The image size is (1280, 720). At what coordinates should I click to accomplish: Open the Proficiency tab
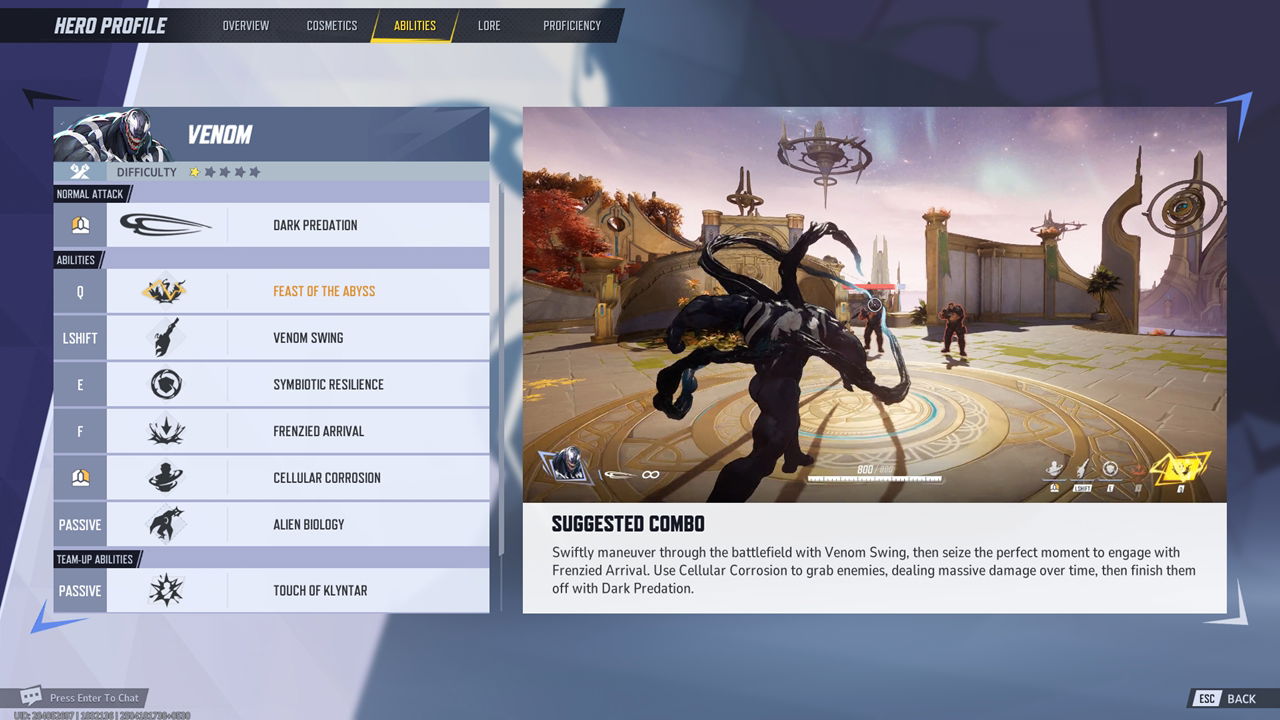pyautogui.click(x=571, y=25)
